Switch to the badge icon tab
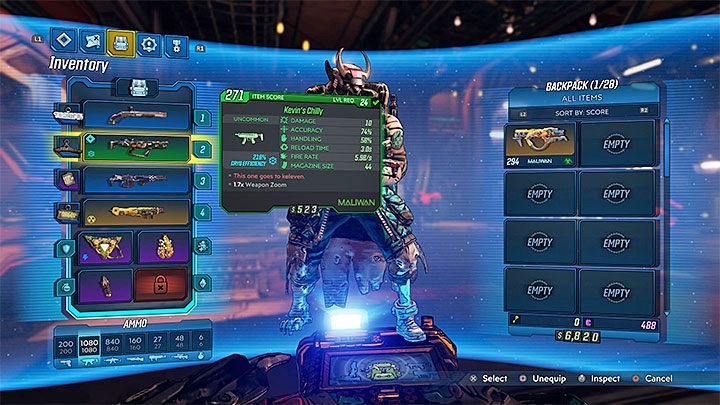 [x=176, y=42]
